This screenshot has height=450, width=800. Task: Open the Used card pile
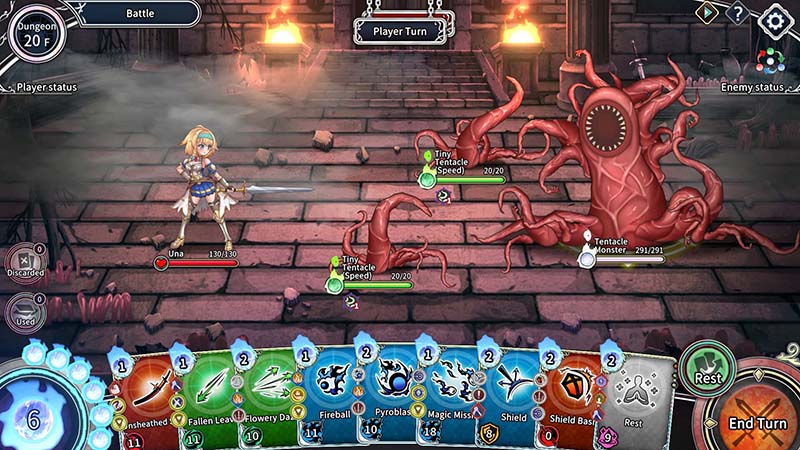(x=25, y=312)
